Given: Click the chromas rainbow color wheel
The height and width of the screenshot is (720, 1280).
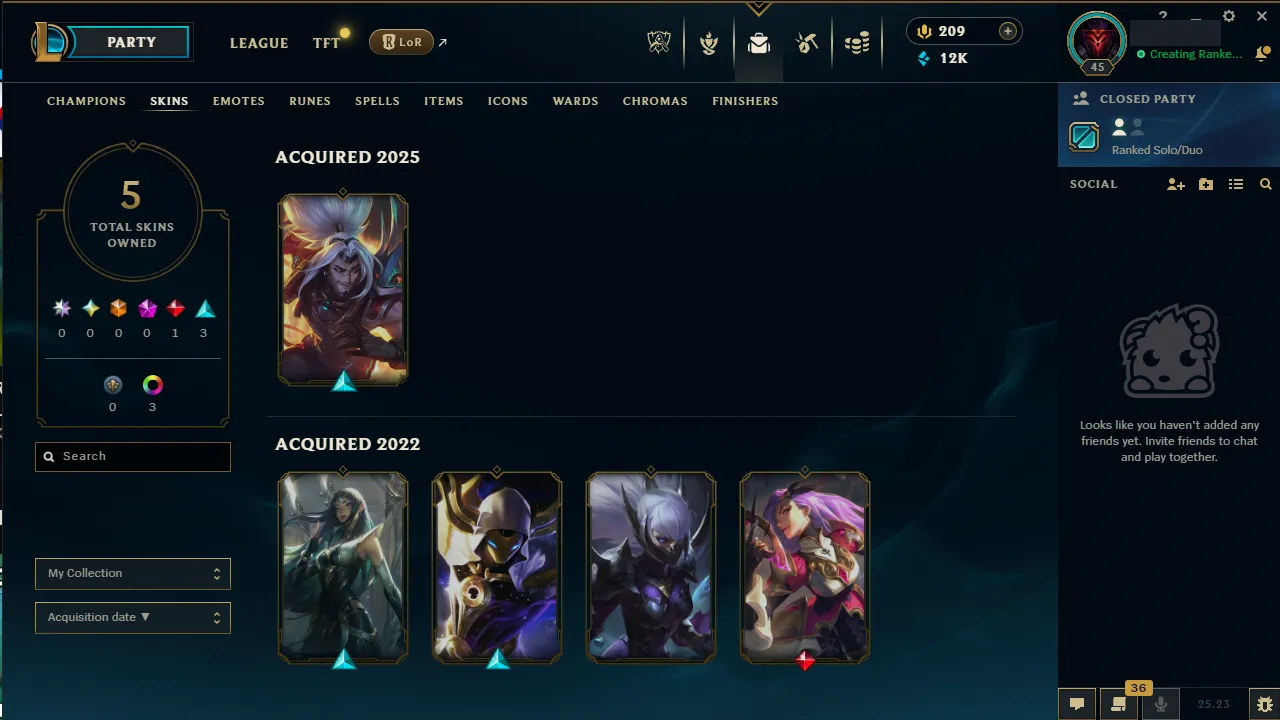Looking at the screenshot, I should (x=152, y=384).
